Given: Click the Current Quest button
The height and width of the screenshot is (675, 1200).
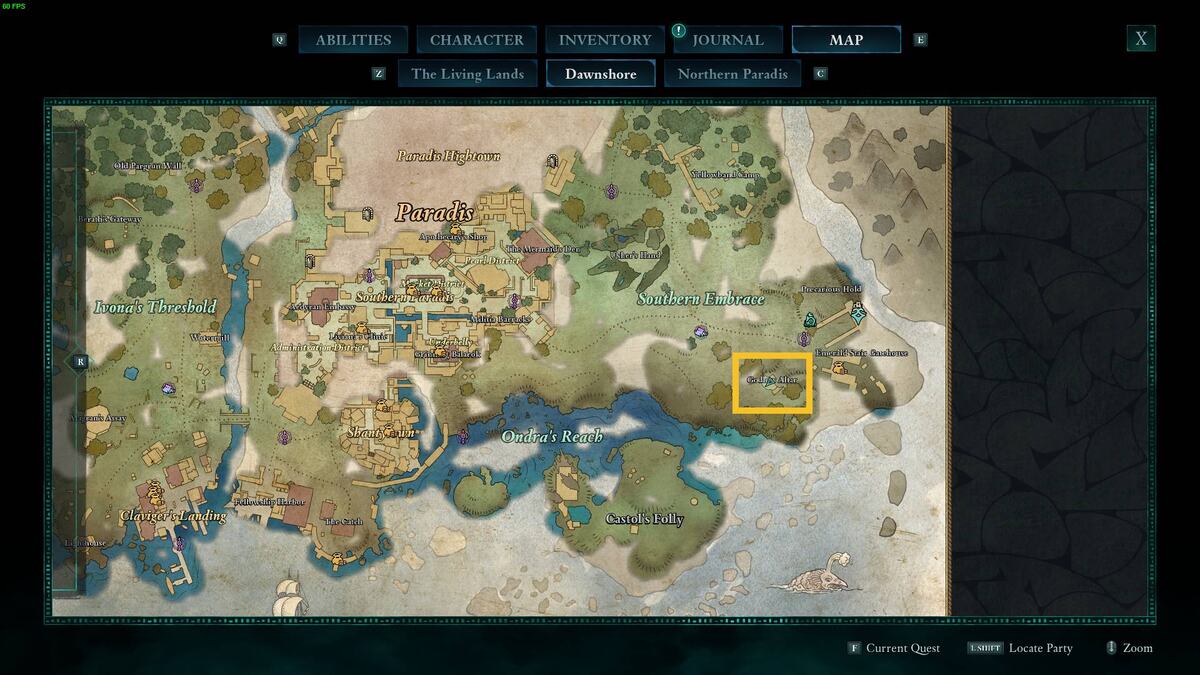Looking at the screenshot, I should coord(893,648).
